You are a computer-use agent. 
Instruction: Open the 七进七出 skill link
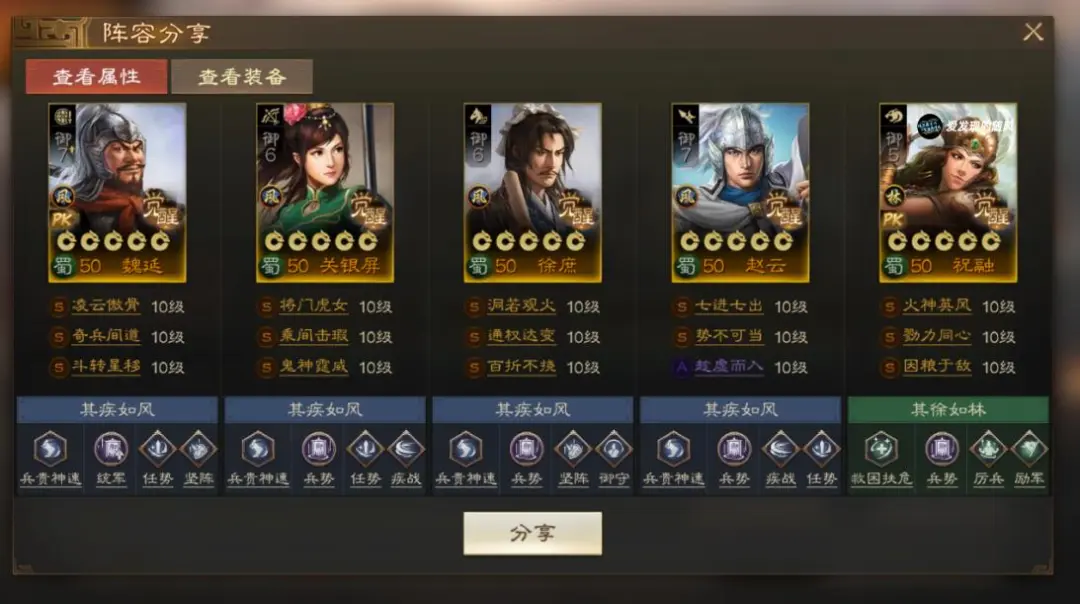tap(728, 307)
